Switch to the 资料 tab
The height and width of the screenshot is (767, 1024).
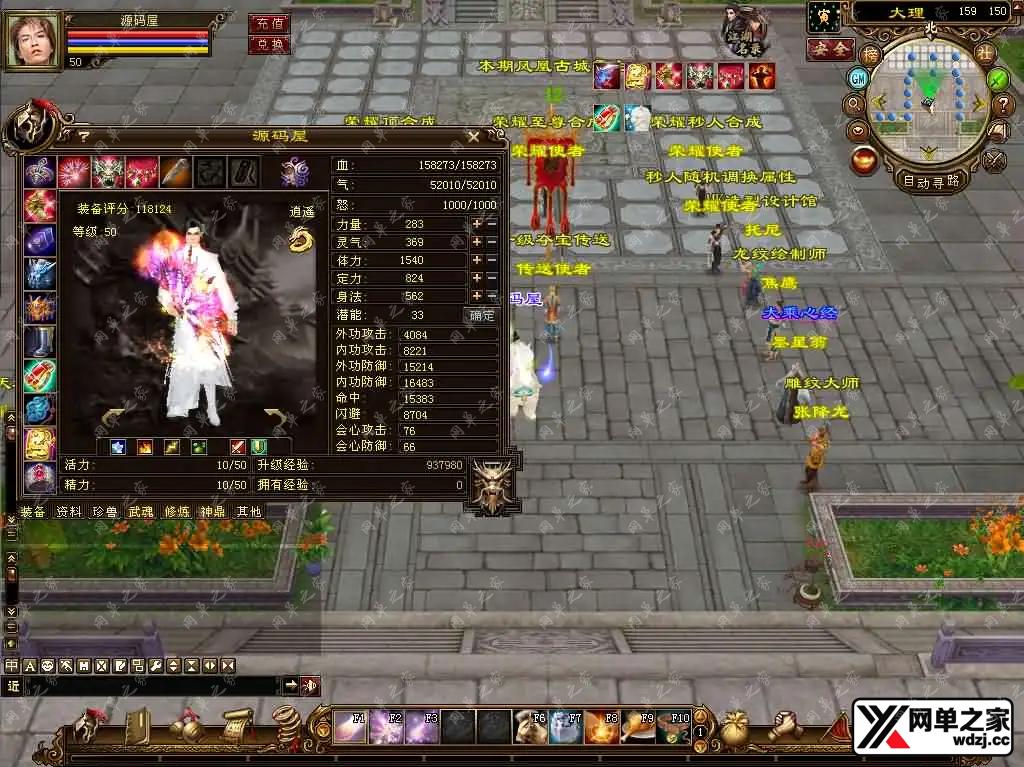coord(69,511)
